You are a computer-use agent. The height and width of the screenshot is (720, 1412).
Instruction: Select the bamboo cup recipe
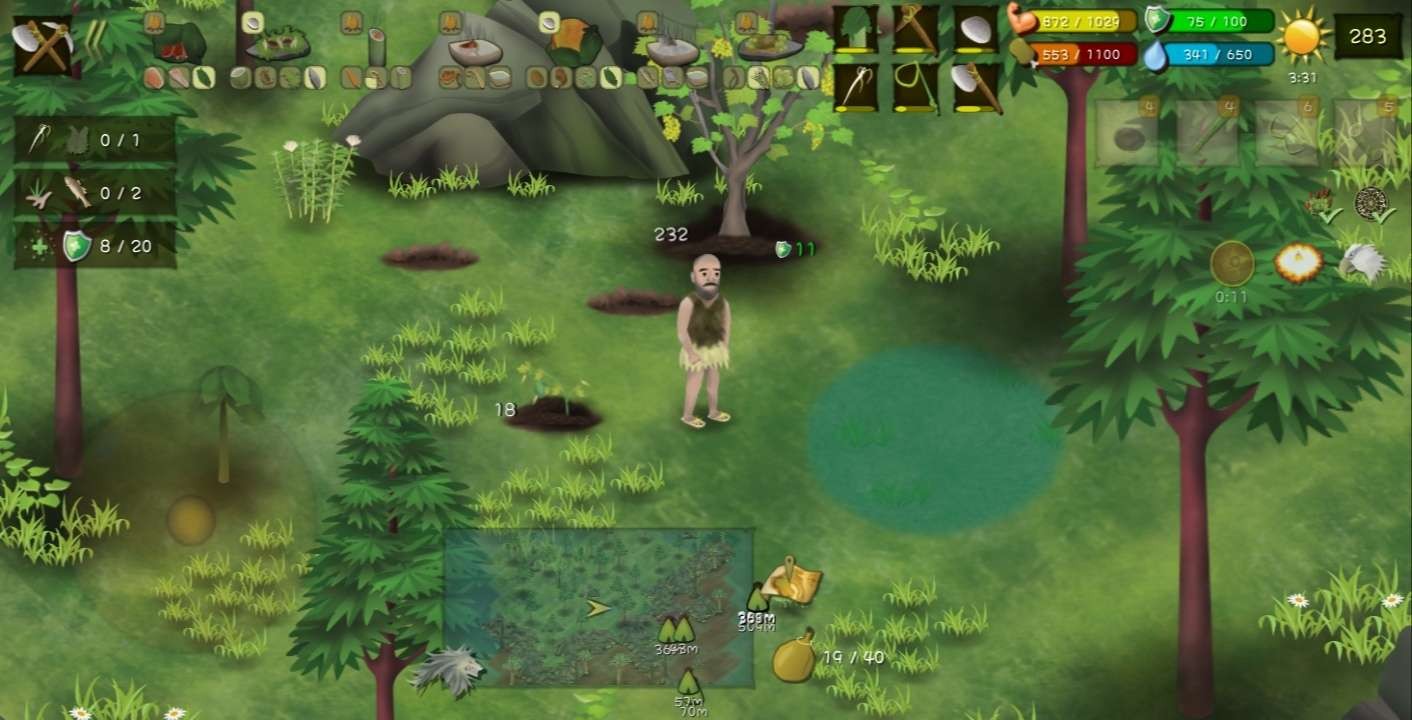pyautogui.click(x=376, y=45)
